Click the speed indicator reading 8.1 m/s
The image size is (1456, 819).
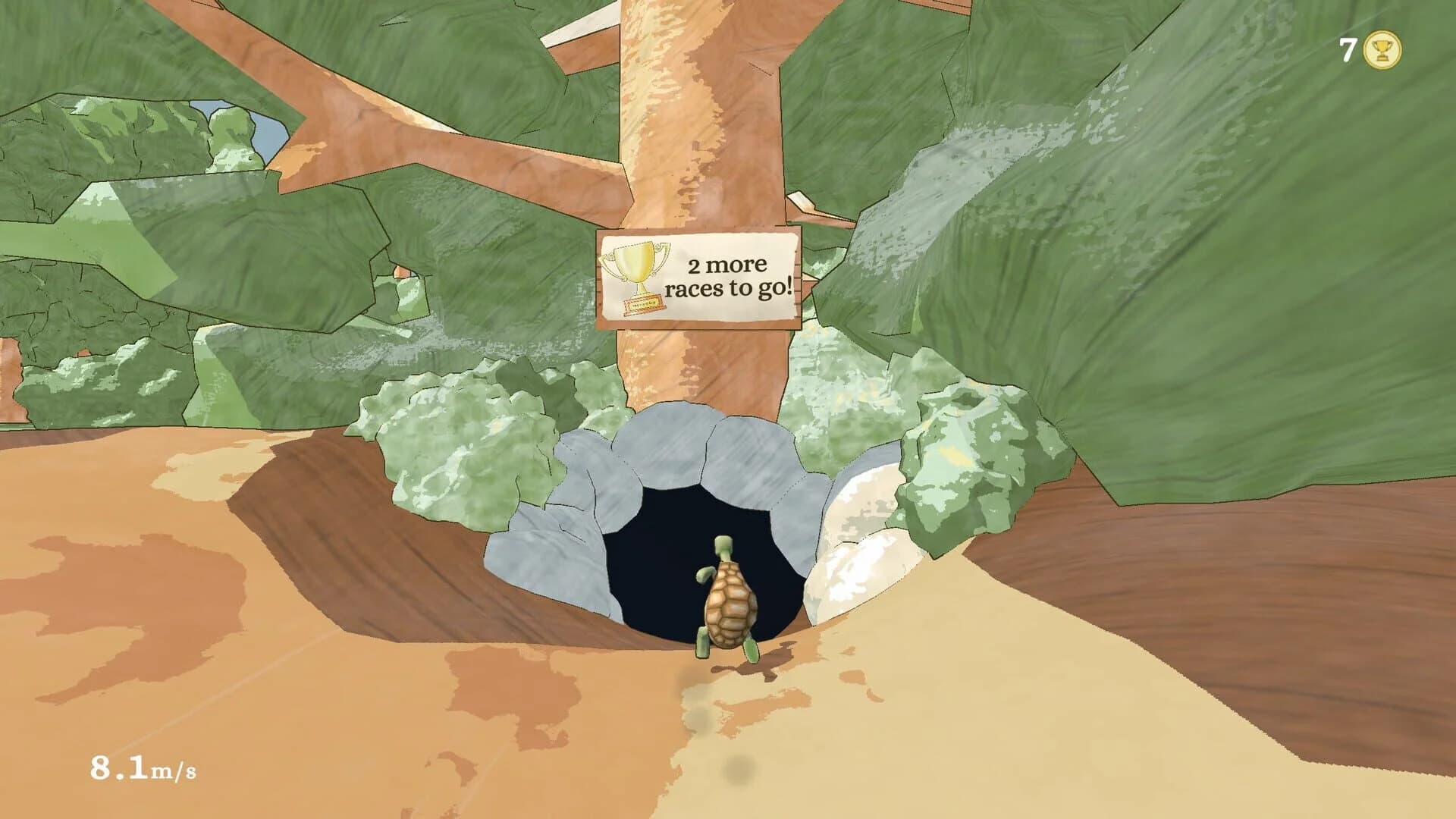(144, 768)
